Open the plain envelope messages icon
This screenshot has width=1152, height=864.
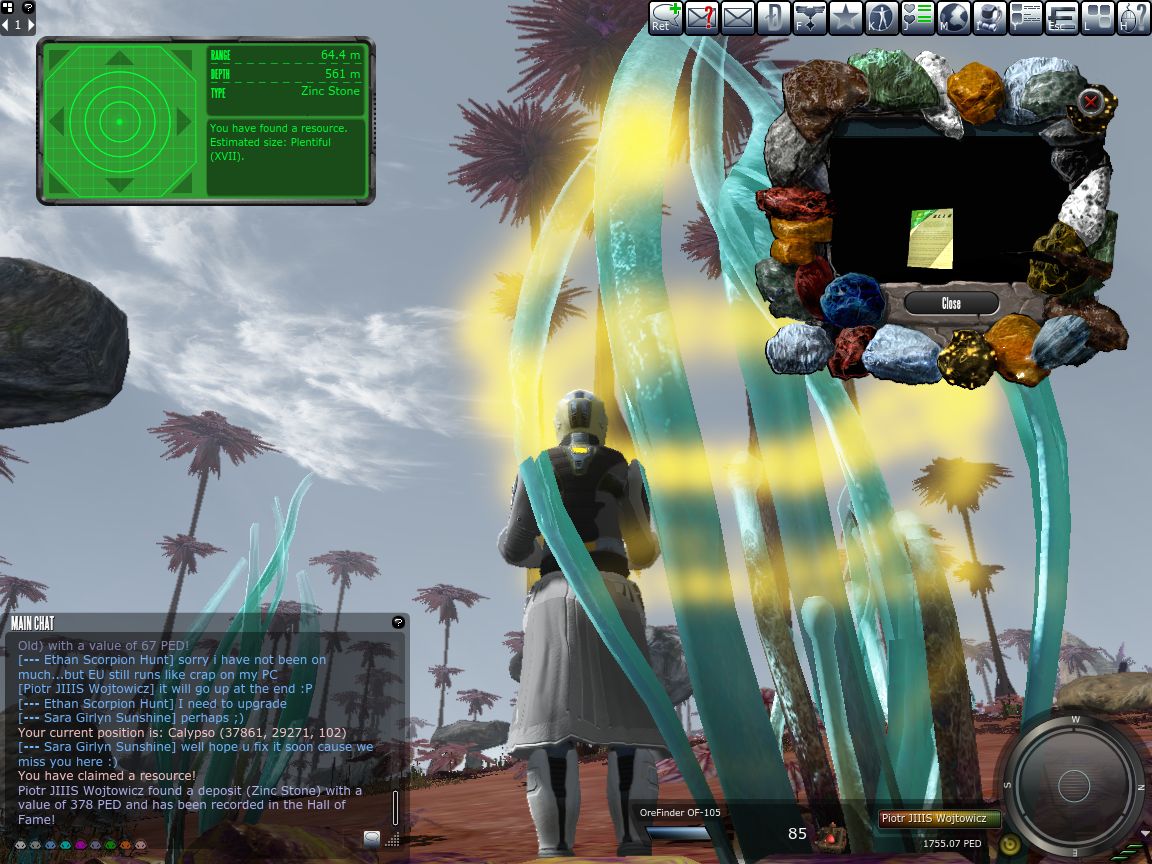click(738, 17)
